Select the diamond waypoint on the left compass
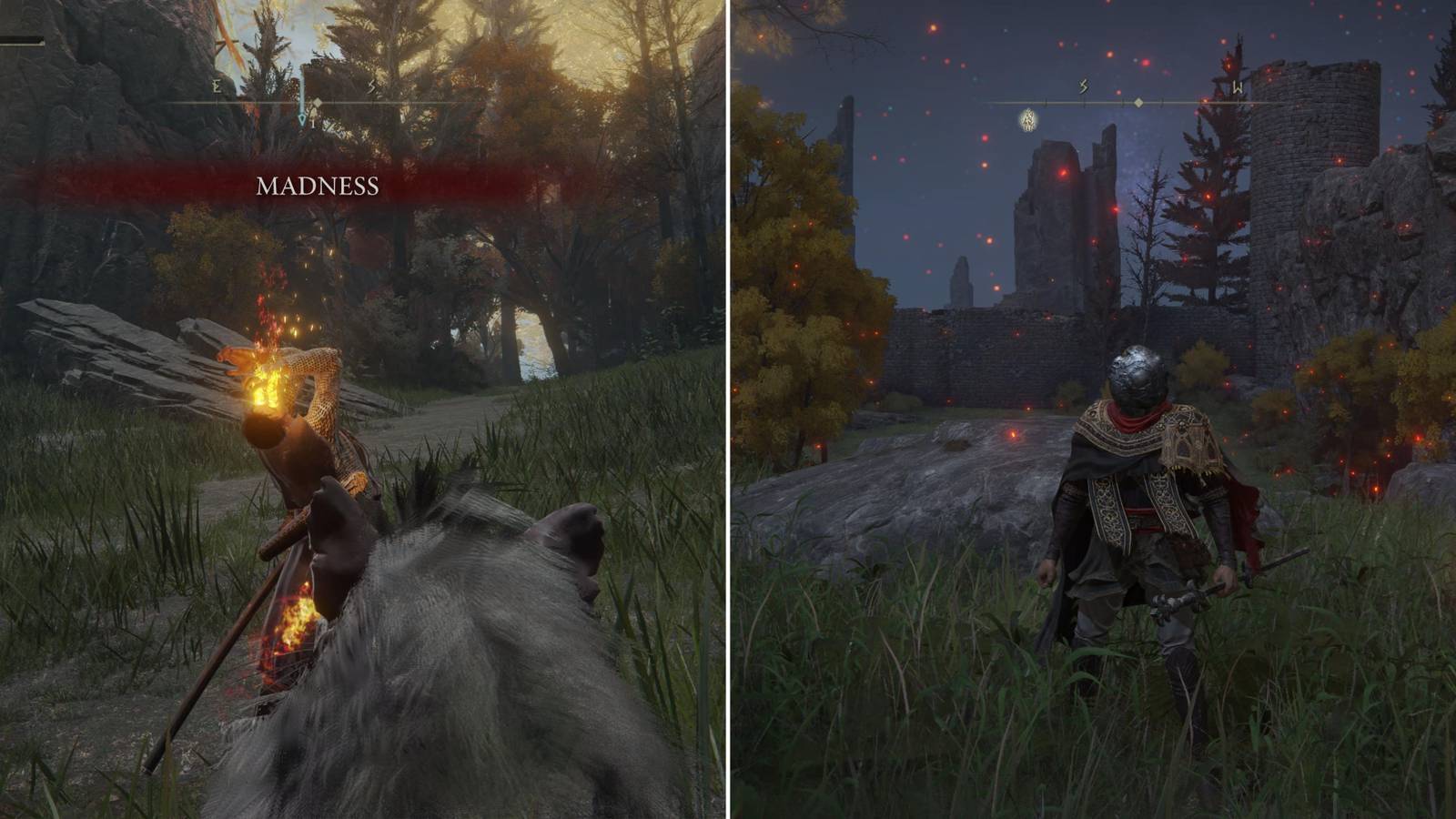Image resolution: width=1456 pixels, height=819 pixels. pyautogui.click(x=318, y=102)
